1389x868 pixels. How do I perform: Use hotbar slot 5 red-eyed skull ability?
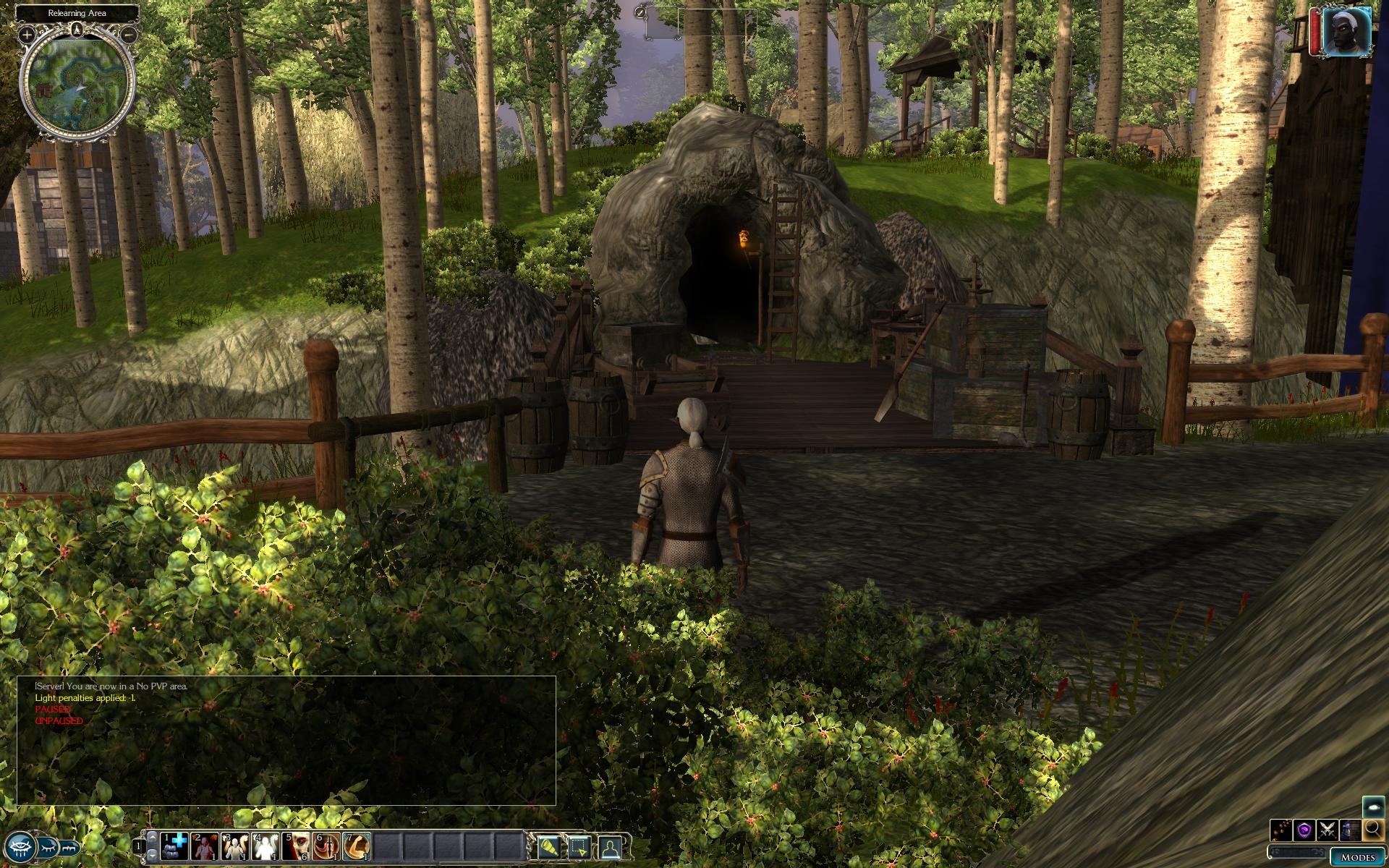click(x=296, y=846)
